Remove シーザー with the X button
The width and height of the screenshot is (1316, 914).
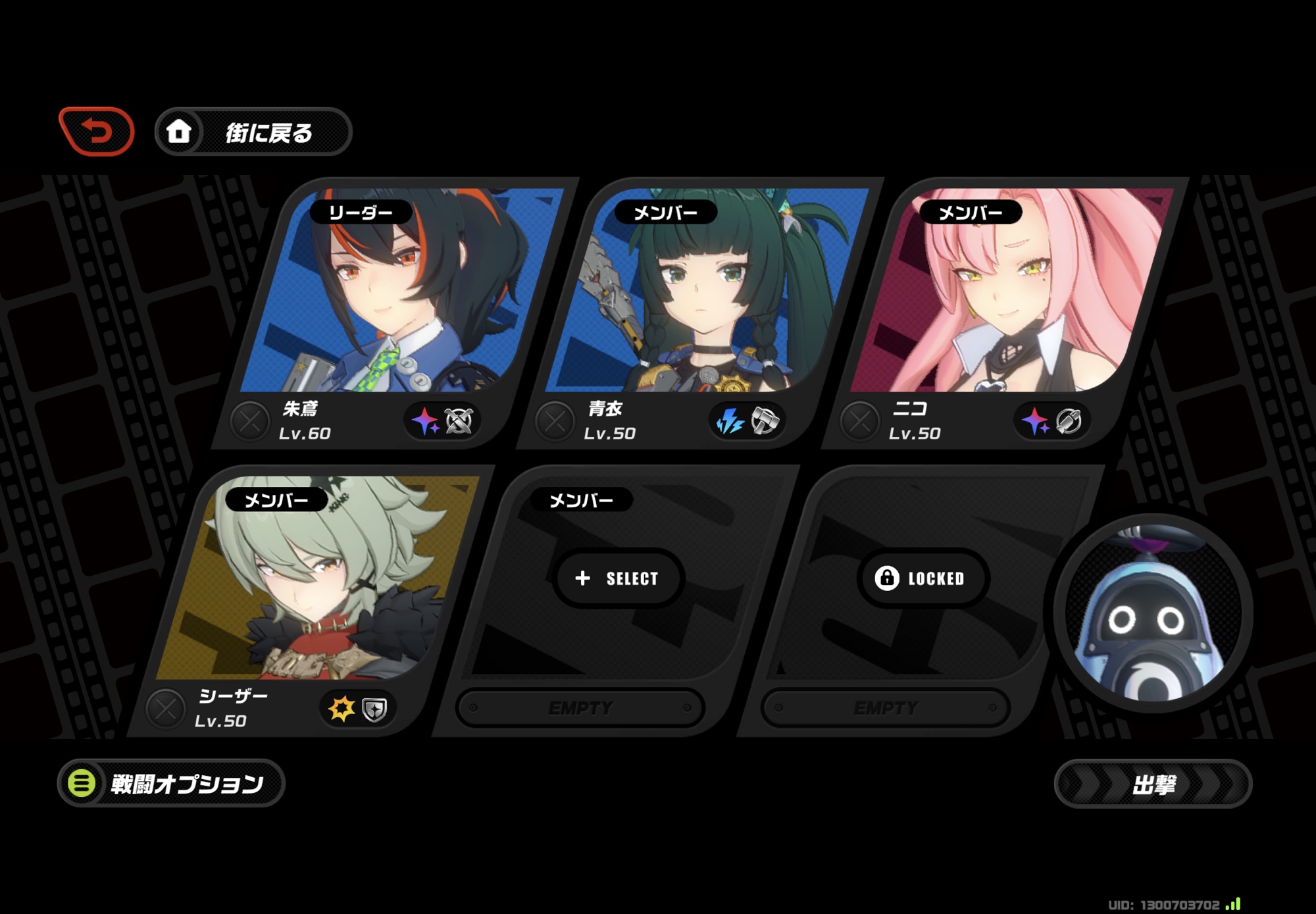[166, 709]
